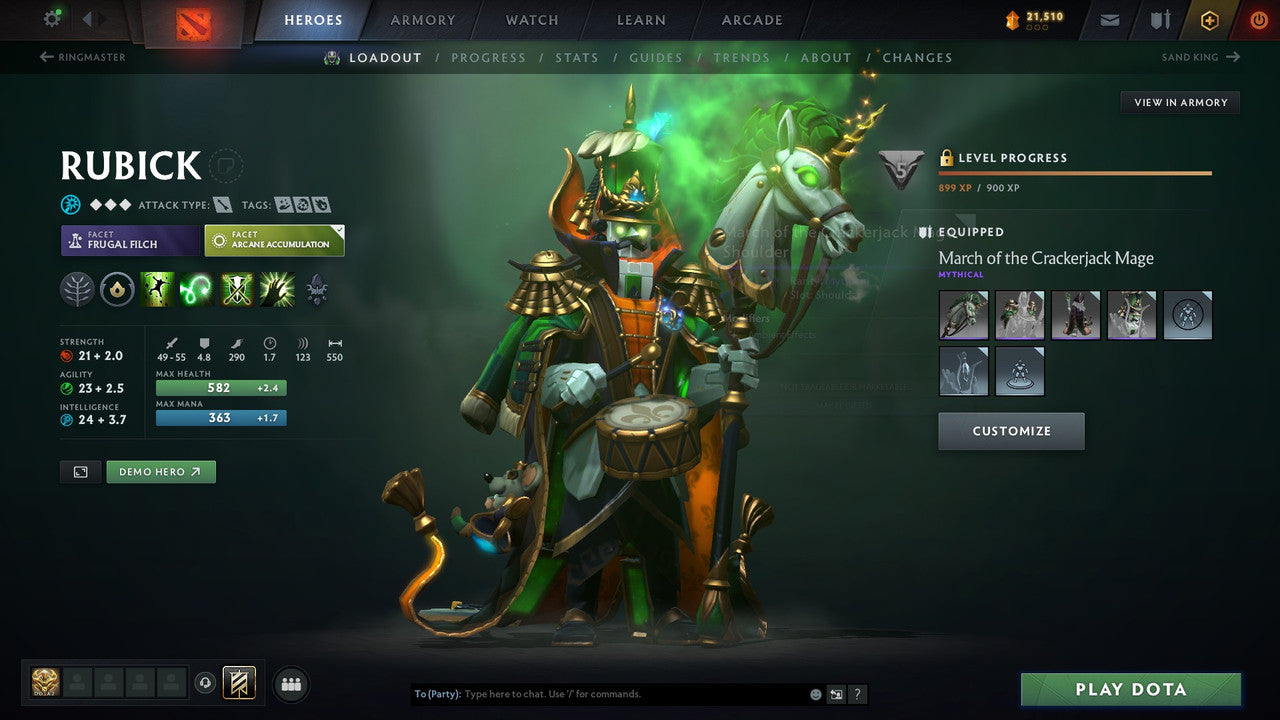Click the red power disconnect icon
This screenshot has width=1280, height=720.
(1258, 19)
